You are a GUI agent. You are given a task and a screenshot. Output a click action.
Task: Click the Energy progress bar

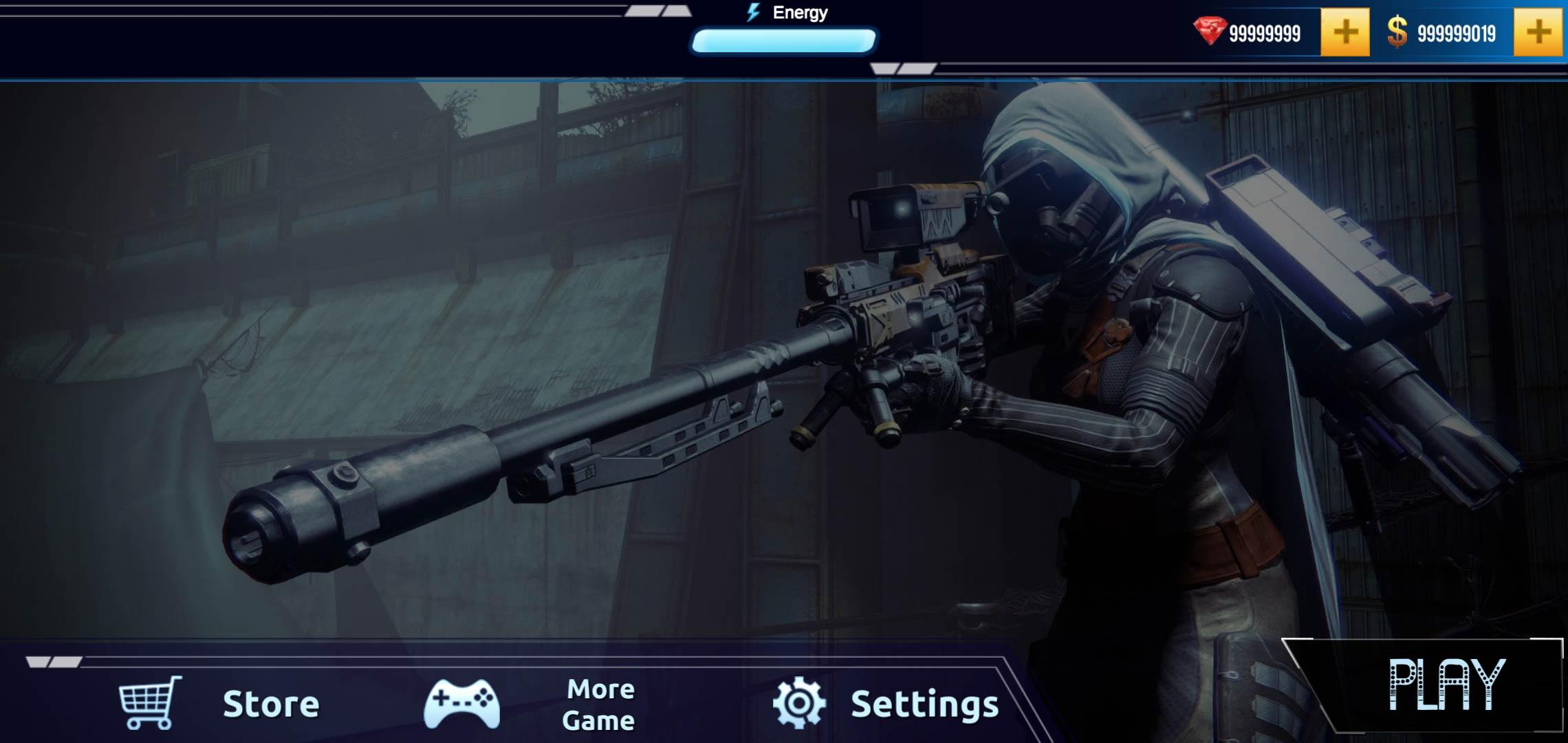tap(784, 41)
